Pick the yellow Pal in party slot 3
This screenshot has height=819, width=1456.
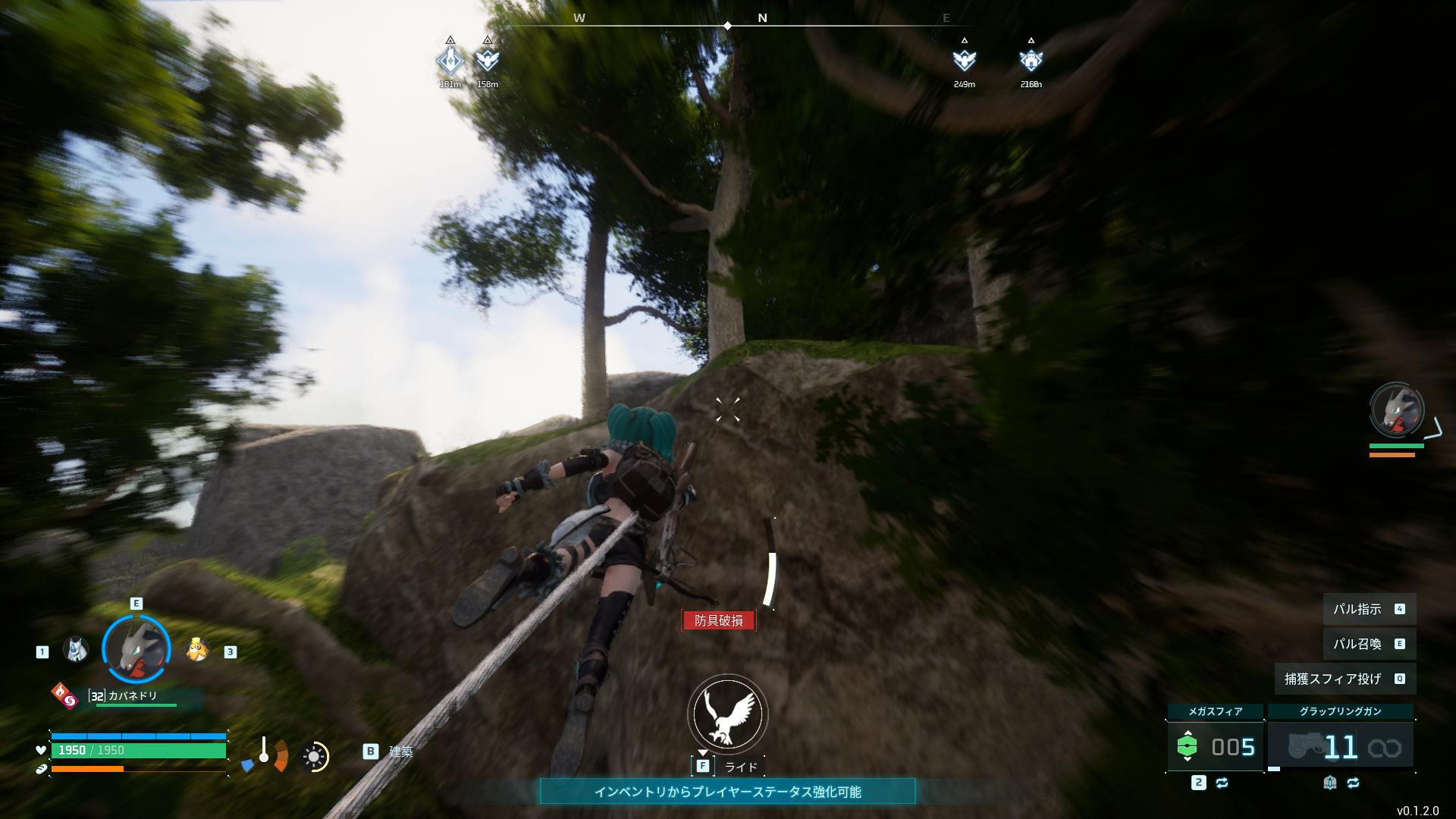(x=198, y=650)
